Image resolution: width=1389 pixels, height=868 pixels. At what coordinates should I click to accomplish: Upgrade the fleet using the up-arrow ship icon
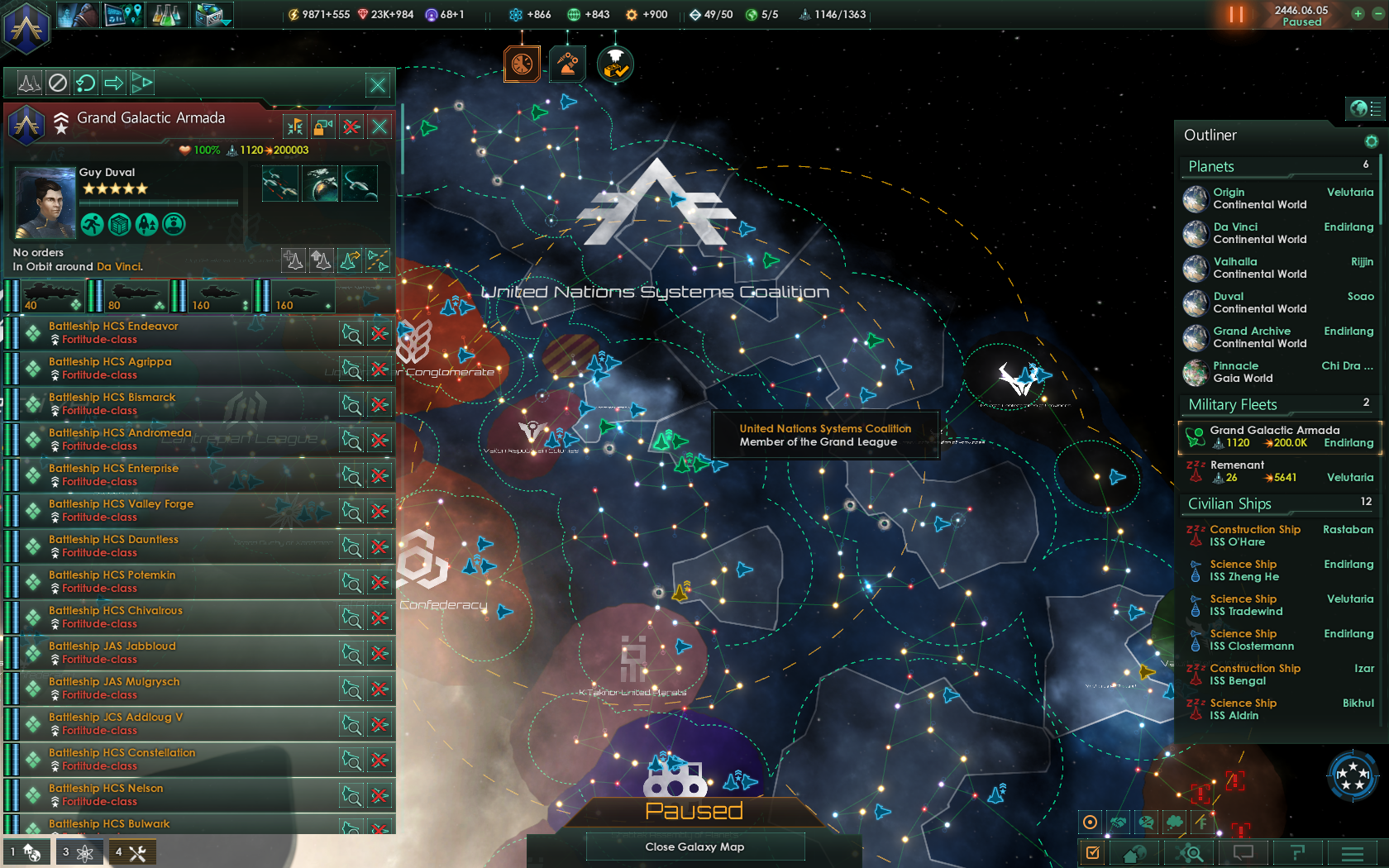click(x=322, y=260)
